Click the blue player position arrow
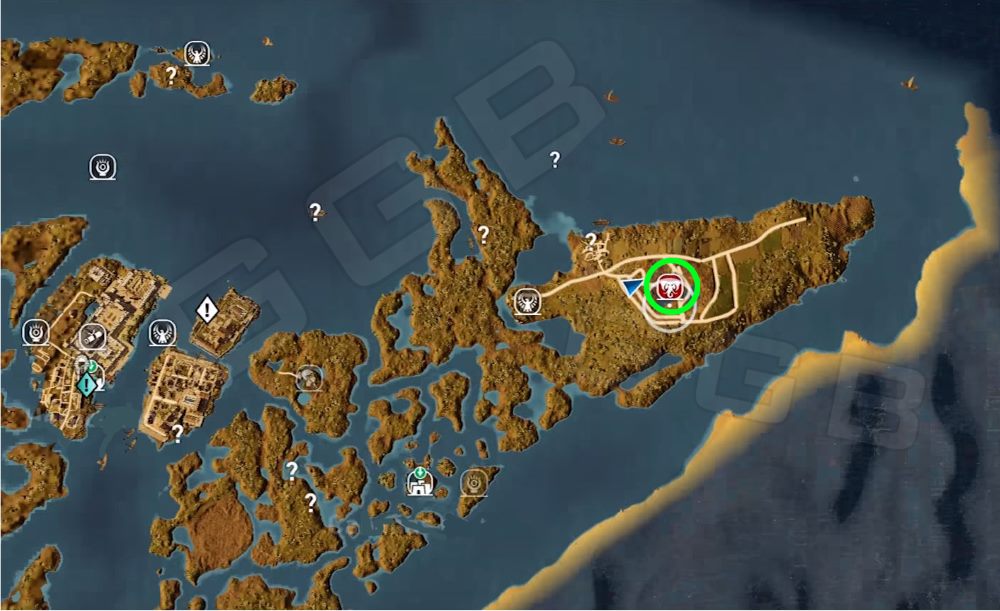This screenshot has height=611, width=1000. 632,288
